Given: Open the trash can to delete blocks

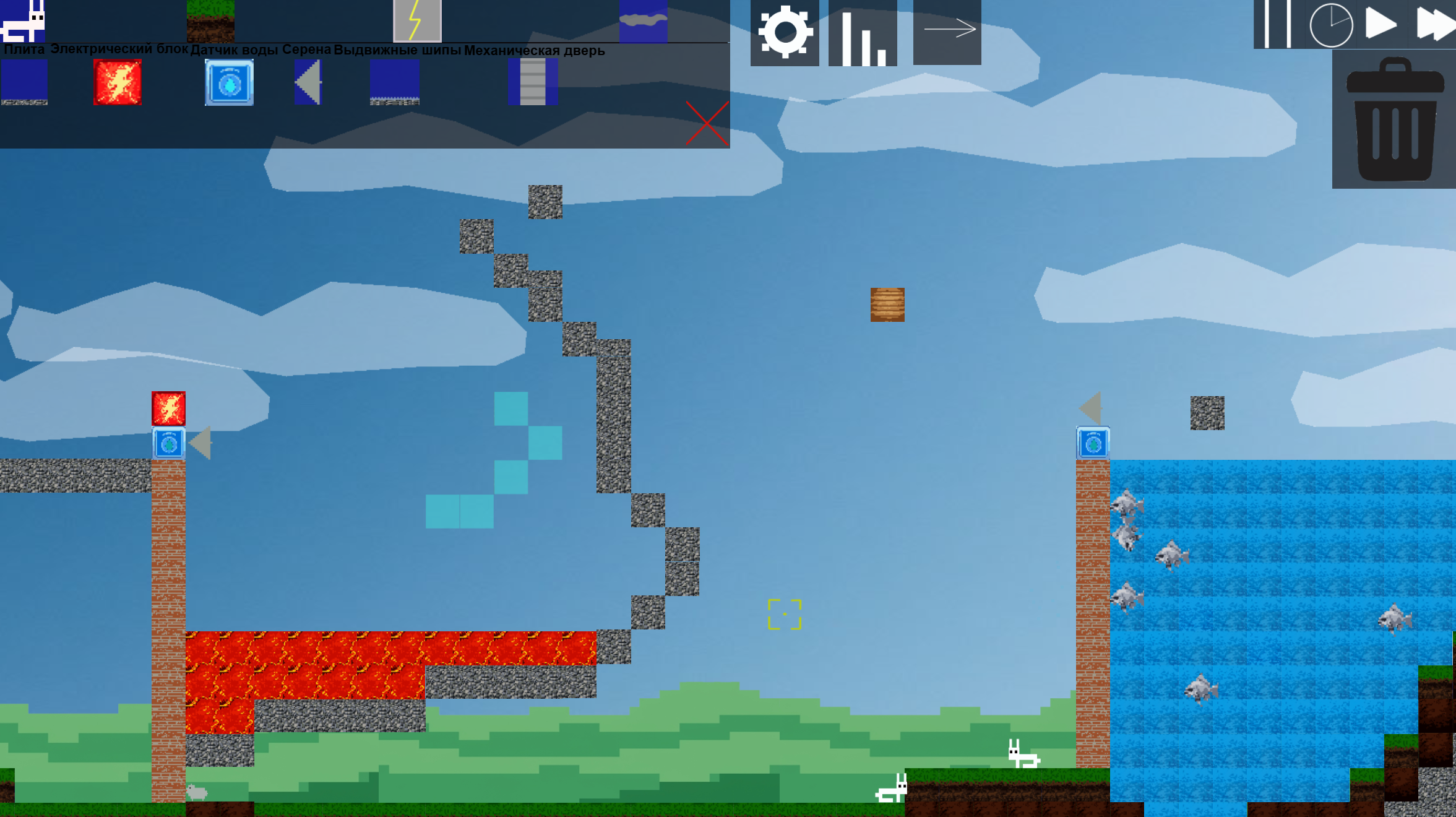Looking at the screenshot, I should (x=1395, y=121).
